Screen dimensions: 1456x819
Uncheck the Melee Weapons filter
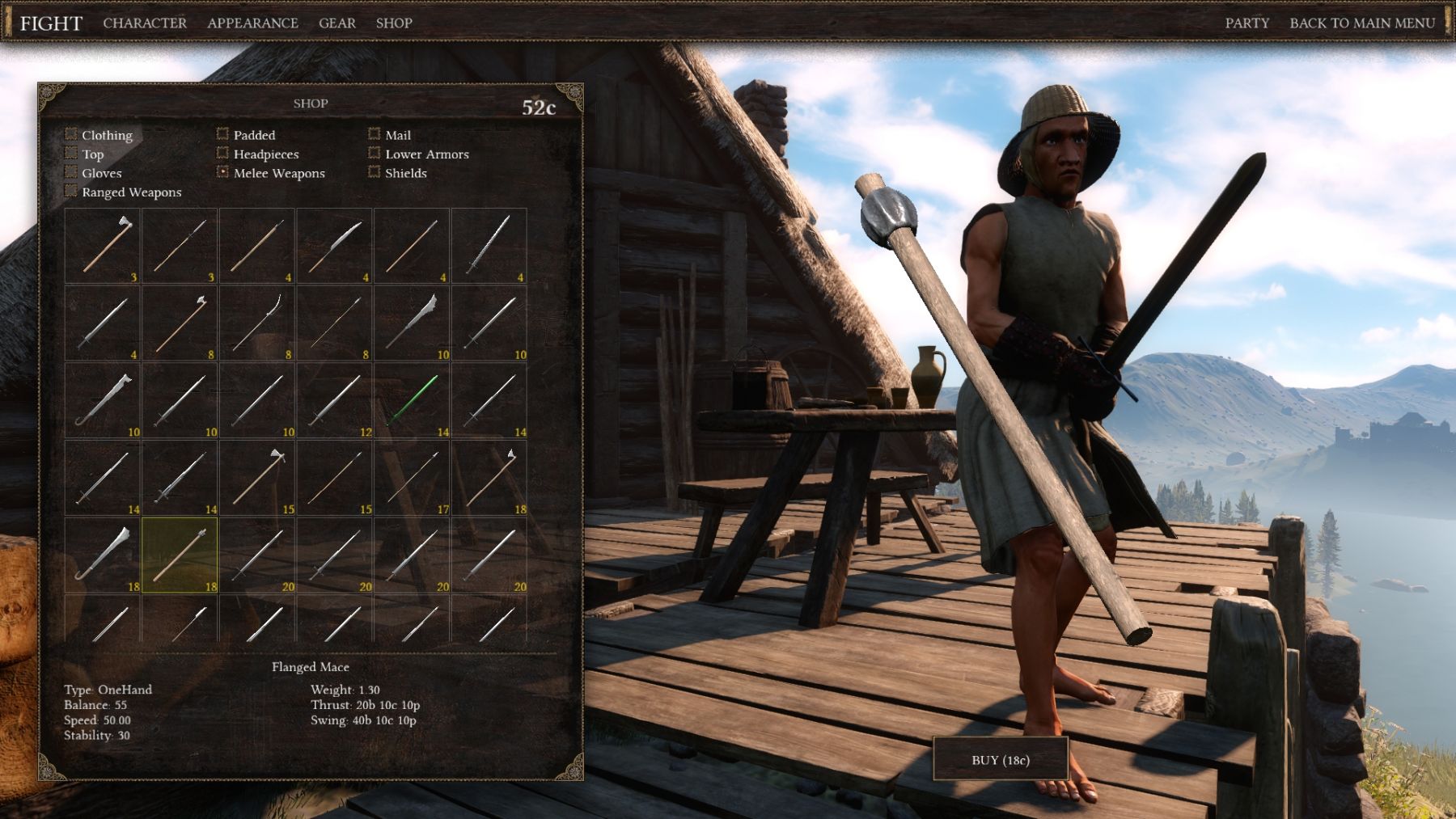pyautogui.click(x=222, y=172)
